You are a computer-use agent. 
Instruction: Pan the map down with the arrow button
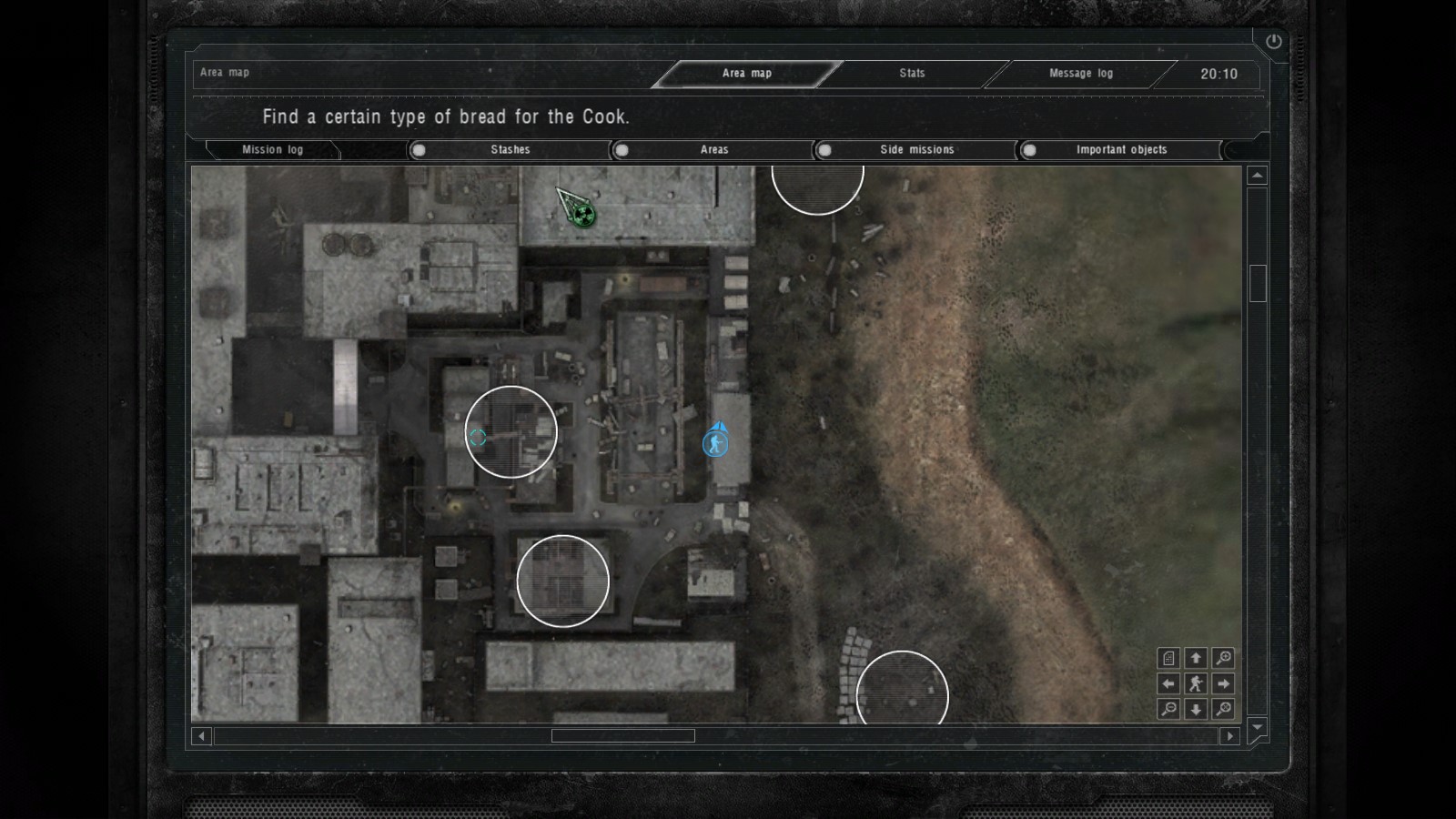(x=1196, y=709)
